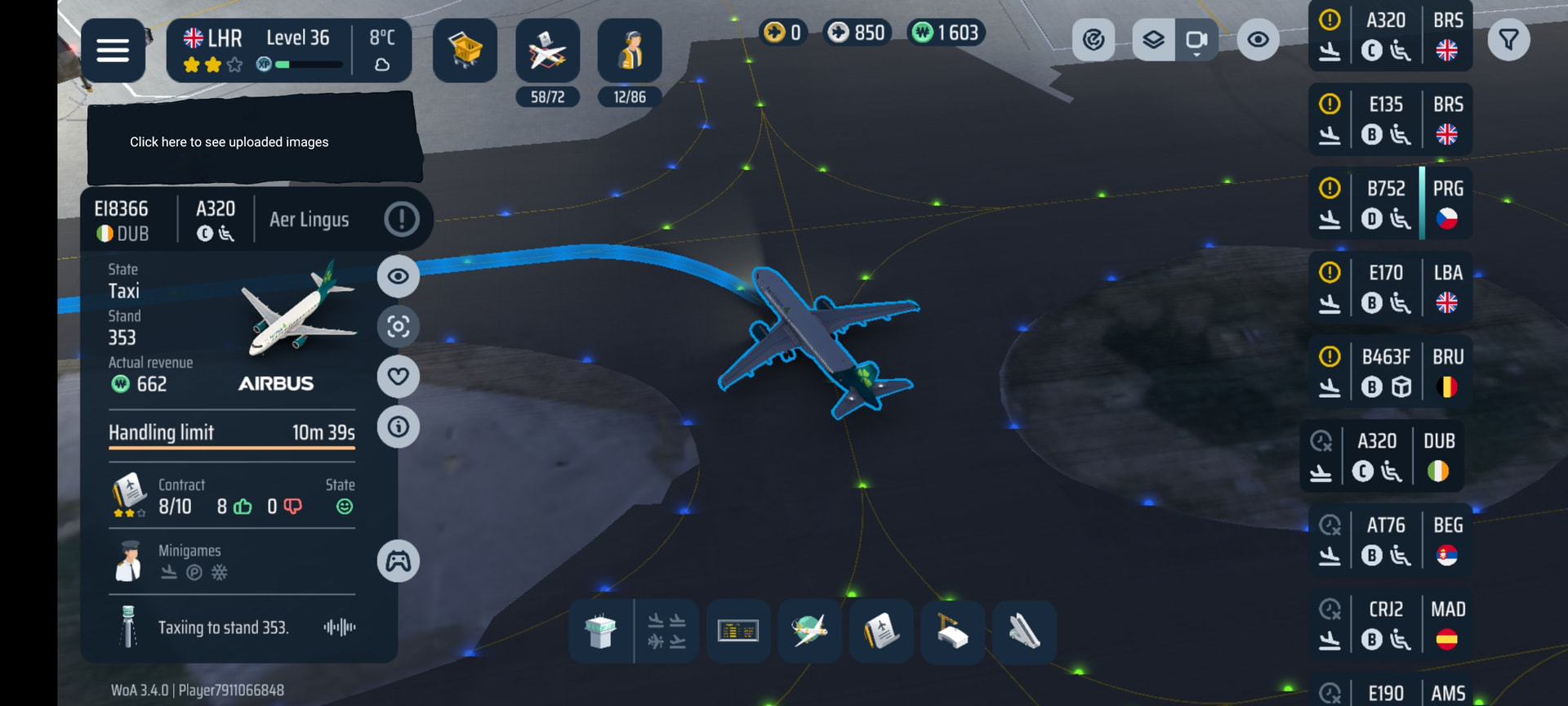Show flight info with the i button
Viewport: 1568px width, 706px height.
[x=399, y=427]
